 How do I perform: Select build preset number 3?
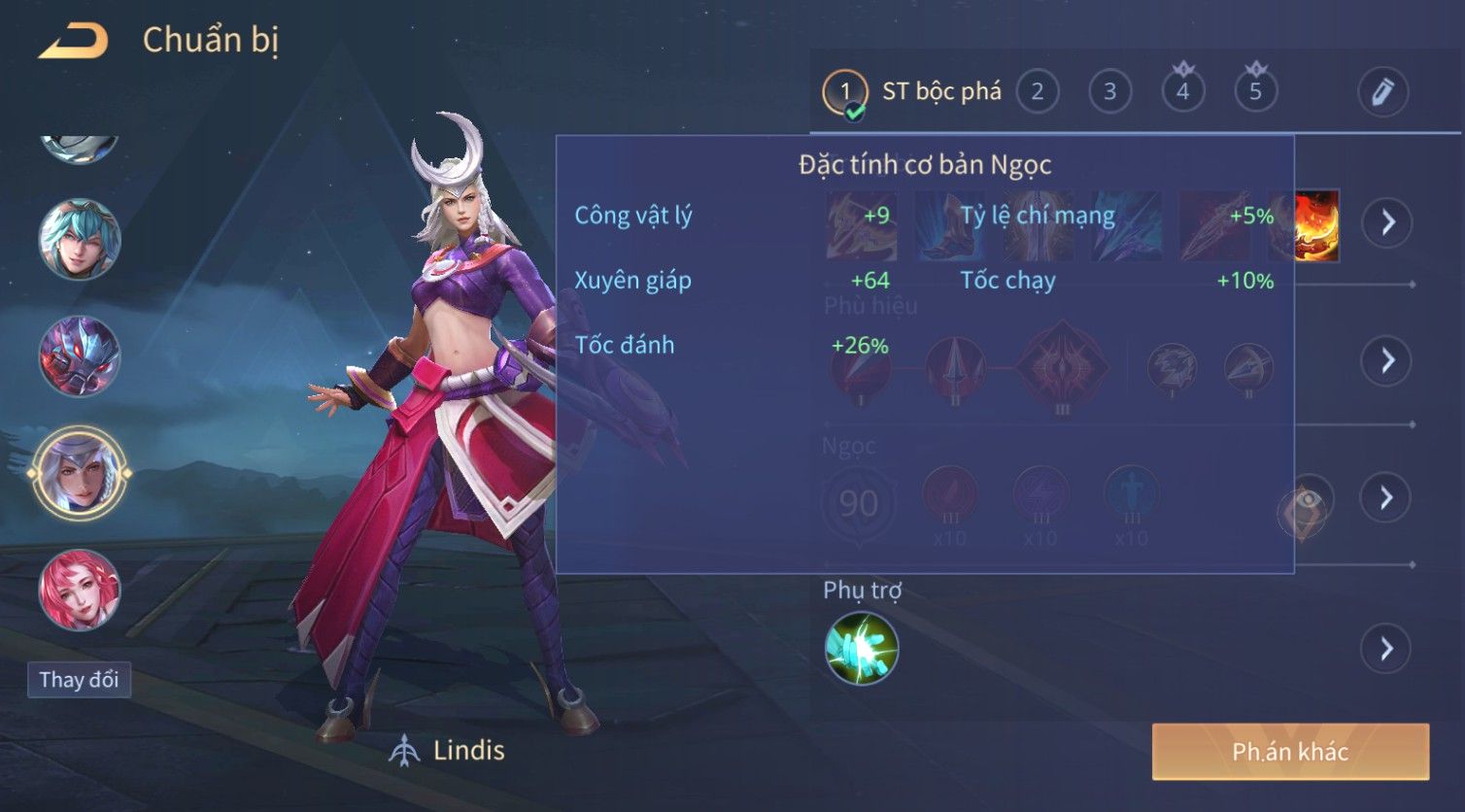[x=1109, y=92]
